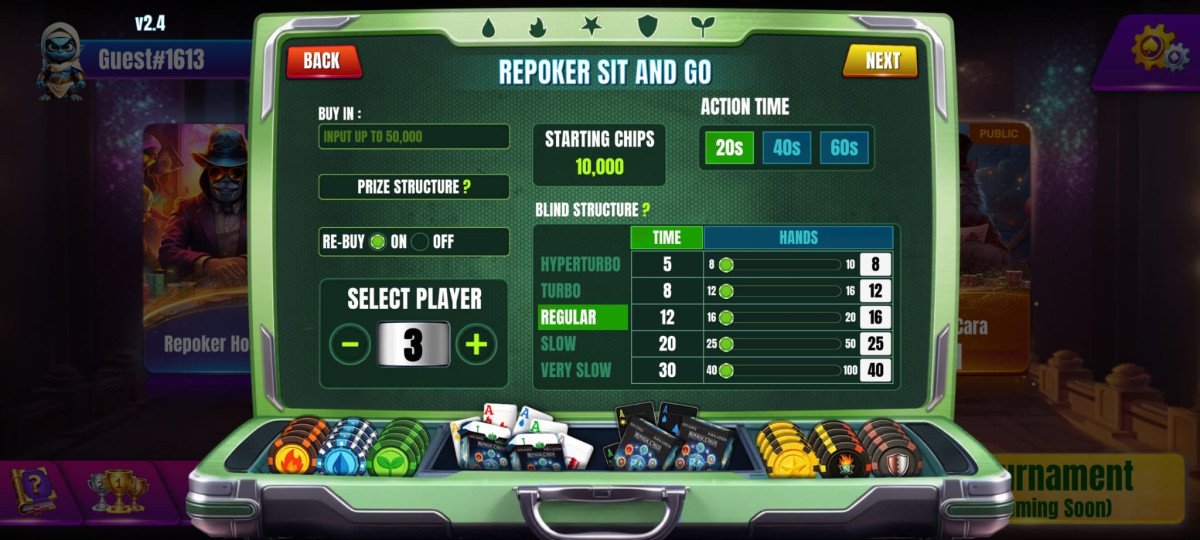Increase player count with the plus button
This screenshot has width=1200, height=540.
476,345
